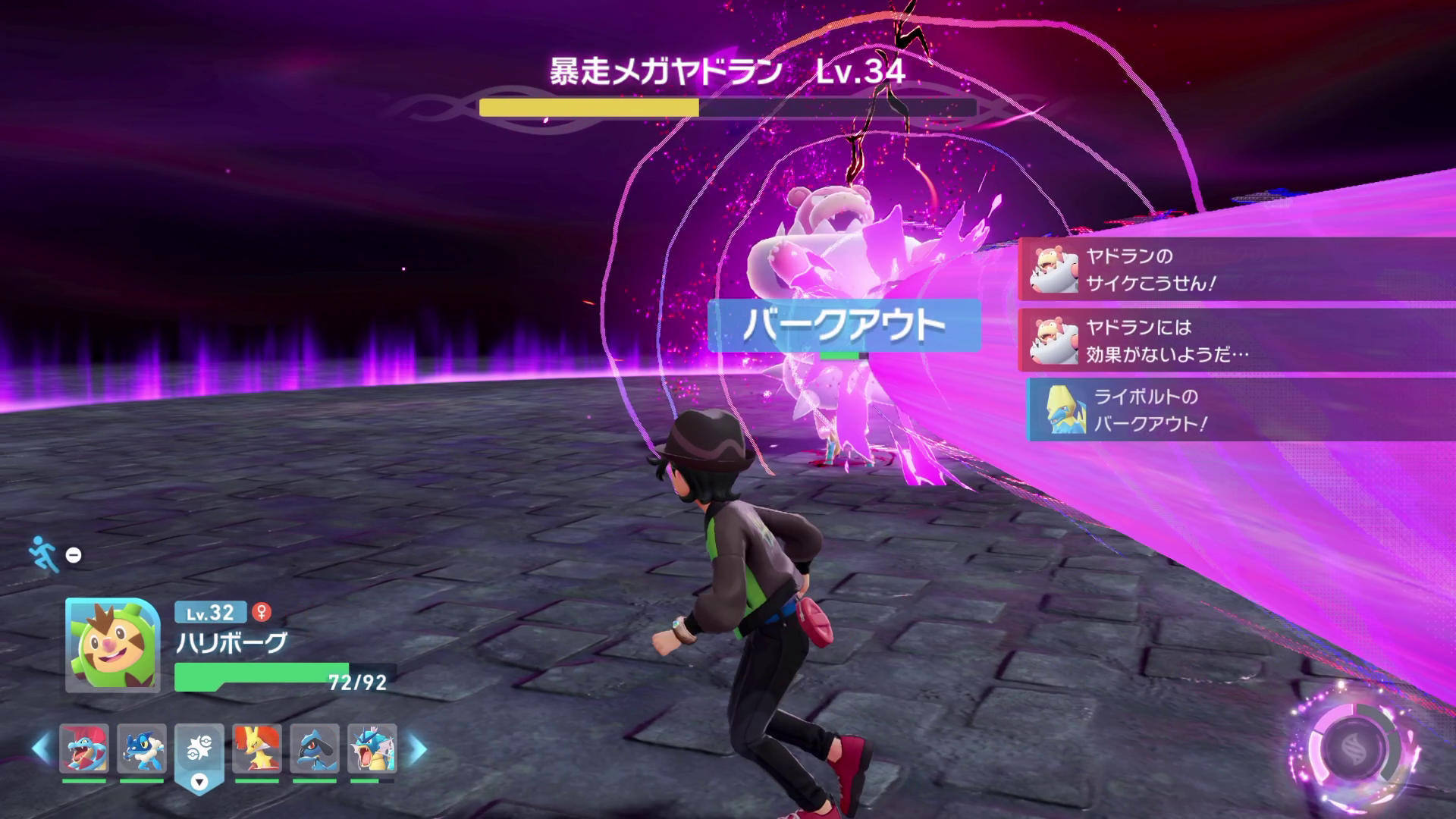Click the left party scroll arrow

(x=41, y=748)
